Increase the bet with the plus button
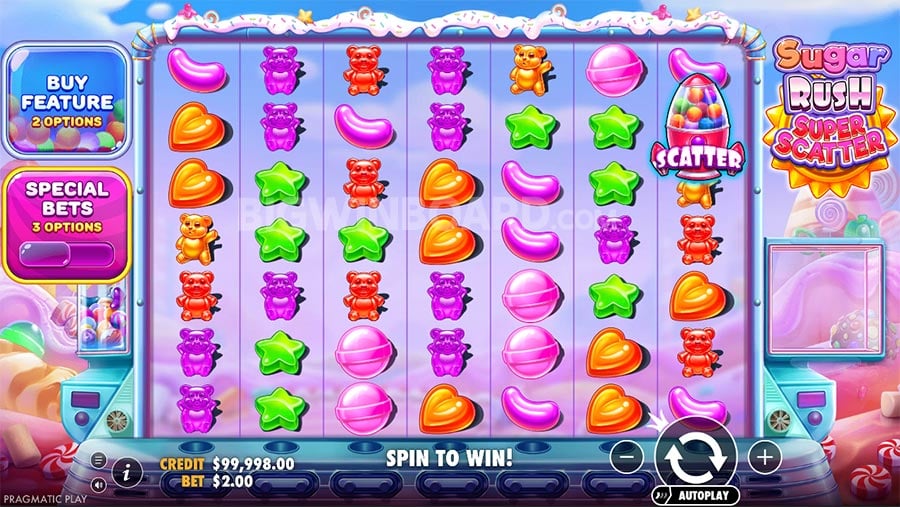 (x=764, y=458)
